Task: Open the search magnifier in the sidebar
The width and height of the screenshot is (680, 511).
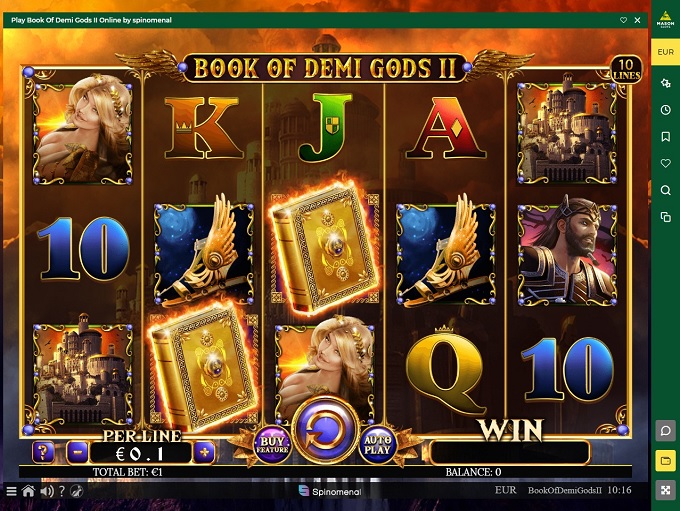Action: pos(665,190)
